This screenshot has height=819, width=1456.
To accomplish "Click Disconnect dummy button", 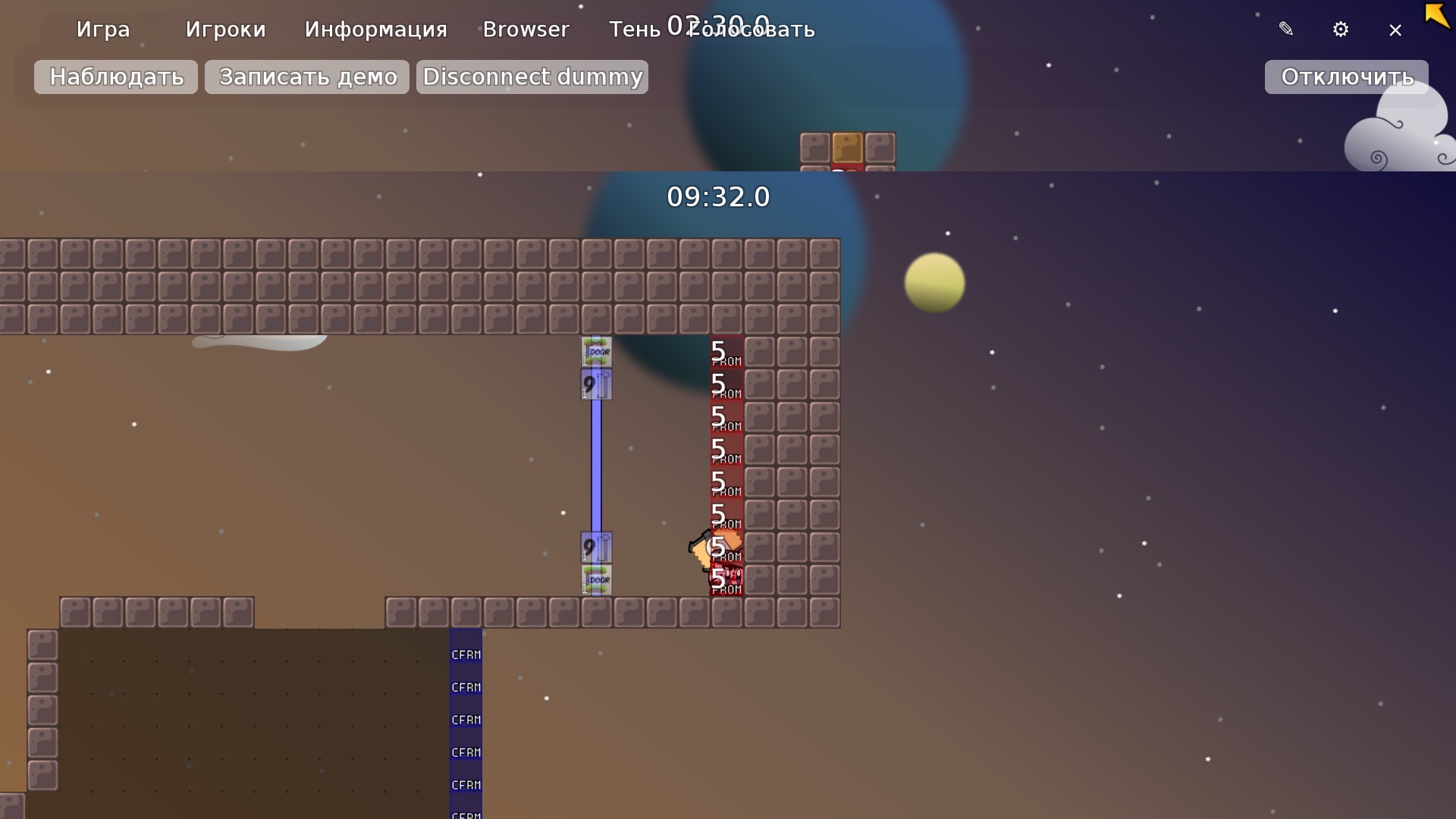I will (532, 77).
